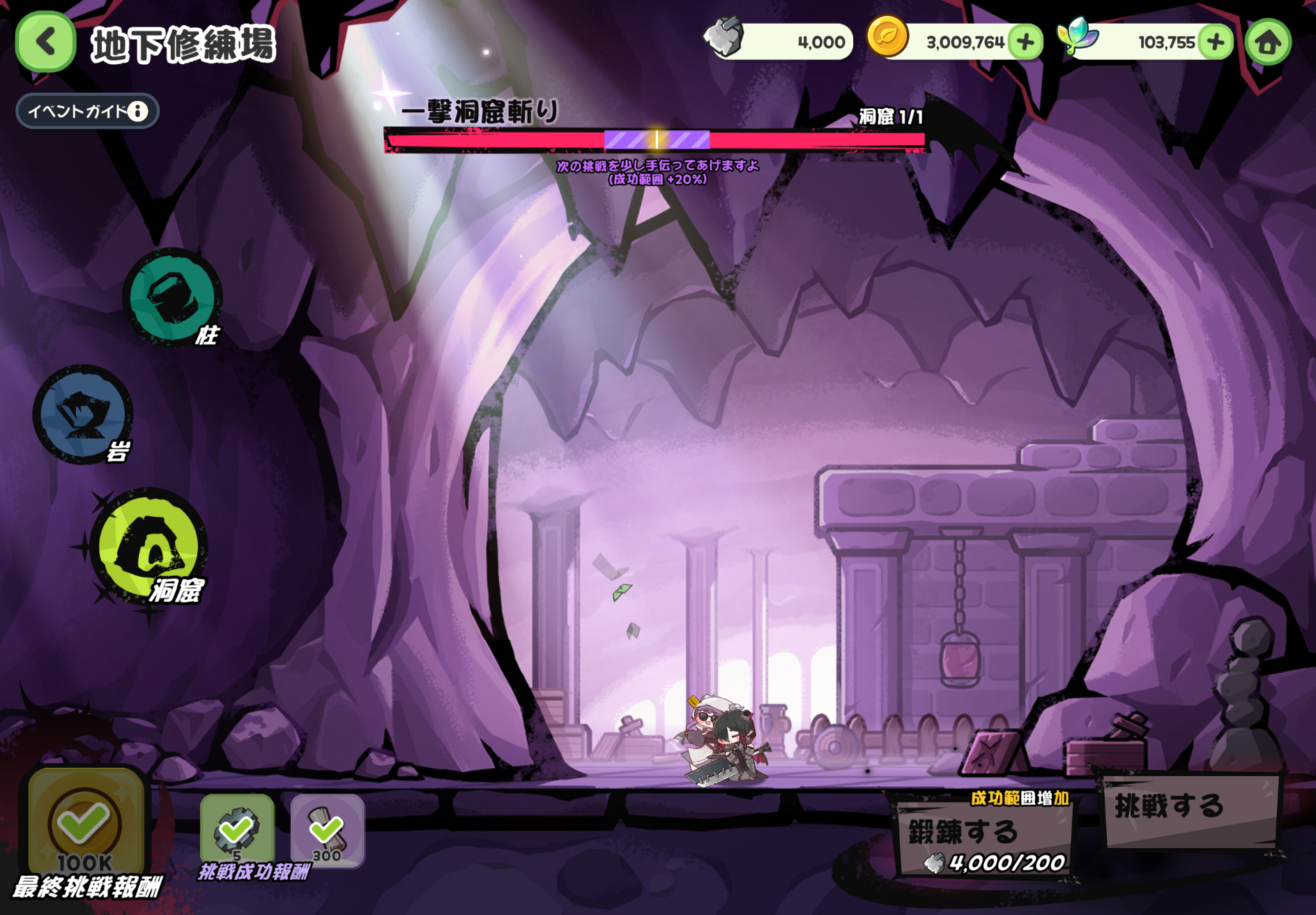1316x915 pixels.
Task: Go back with the green arrow button
Action: click(x=46, y=42)
